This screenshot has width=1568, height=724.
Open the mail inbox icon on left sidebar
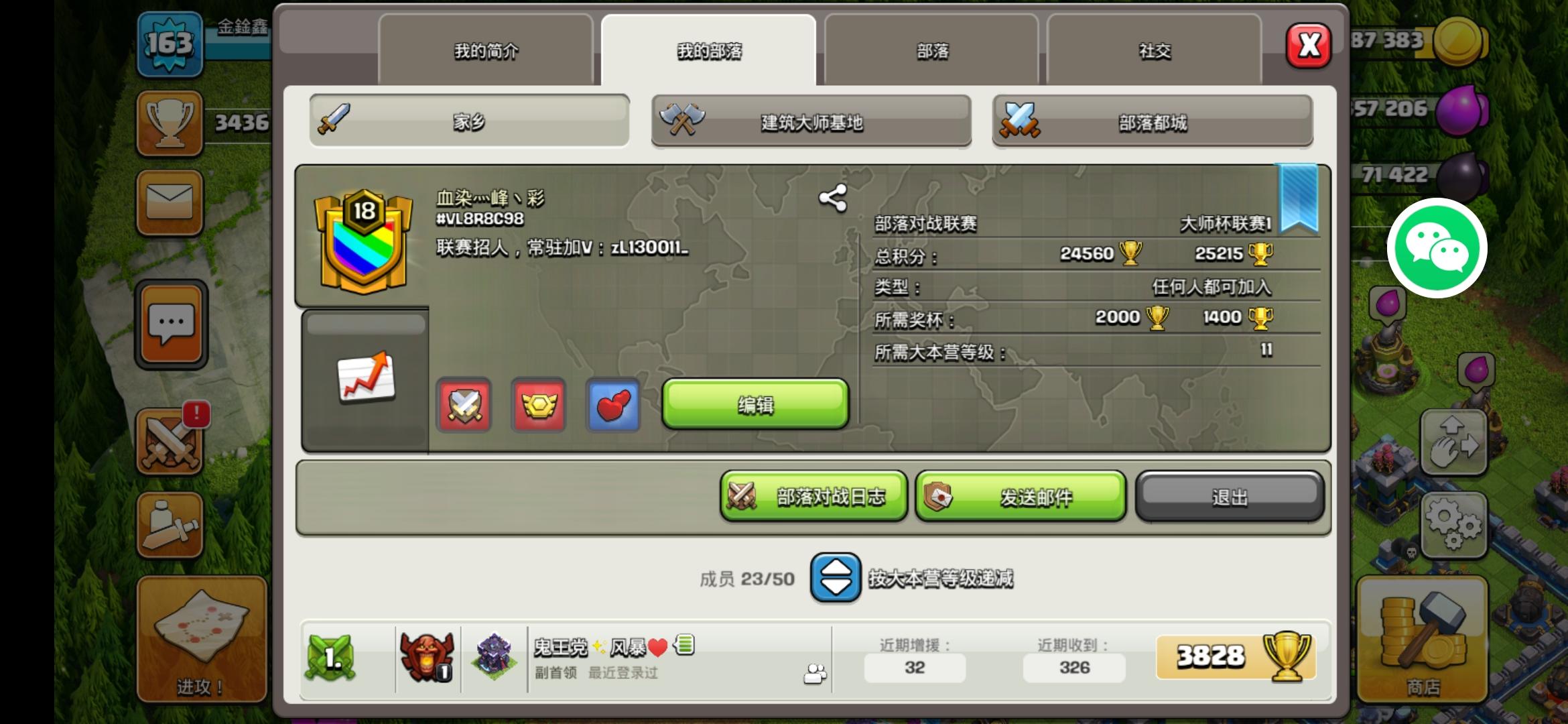170,202
